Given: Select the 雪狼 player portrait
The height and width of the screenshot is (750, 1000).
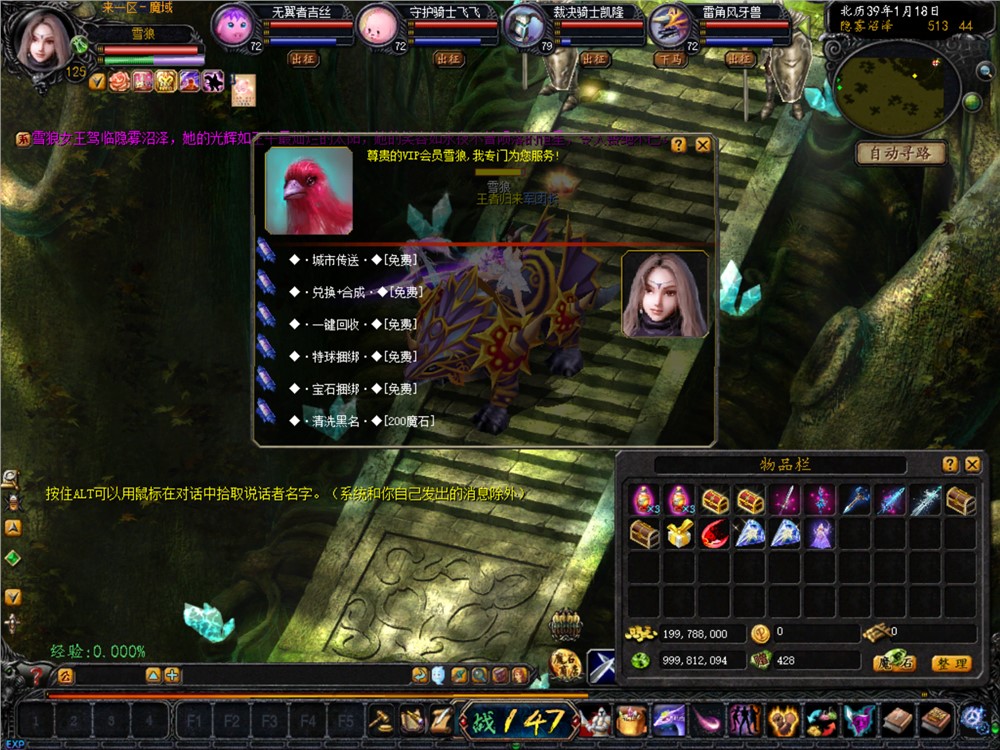Looking at the screenshot, I should pyautogui.click(x=42, y=40).
